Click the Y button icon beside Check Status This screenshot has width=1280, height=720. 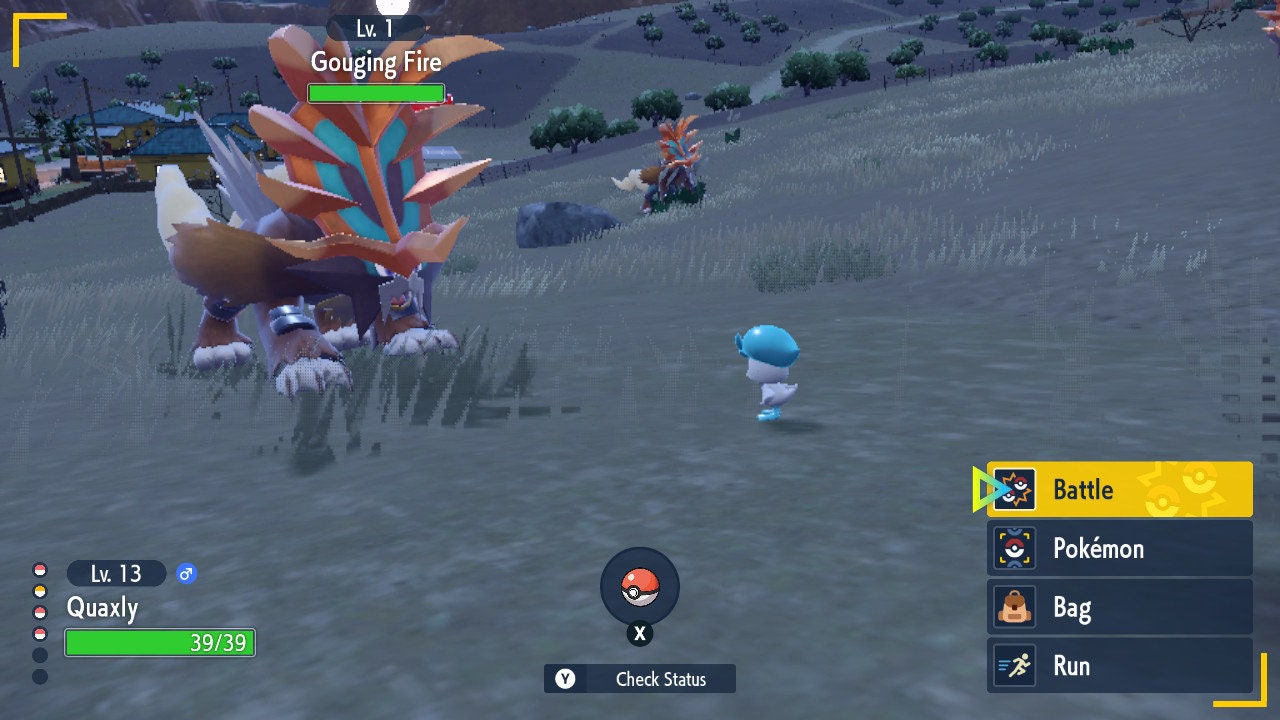tap(563, 679)
